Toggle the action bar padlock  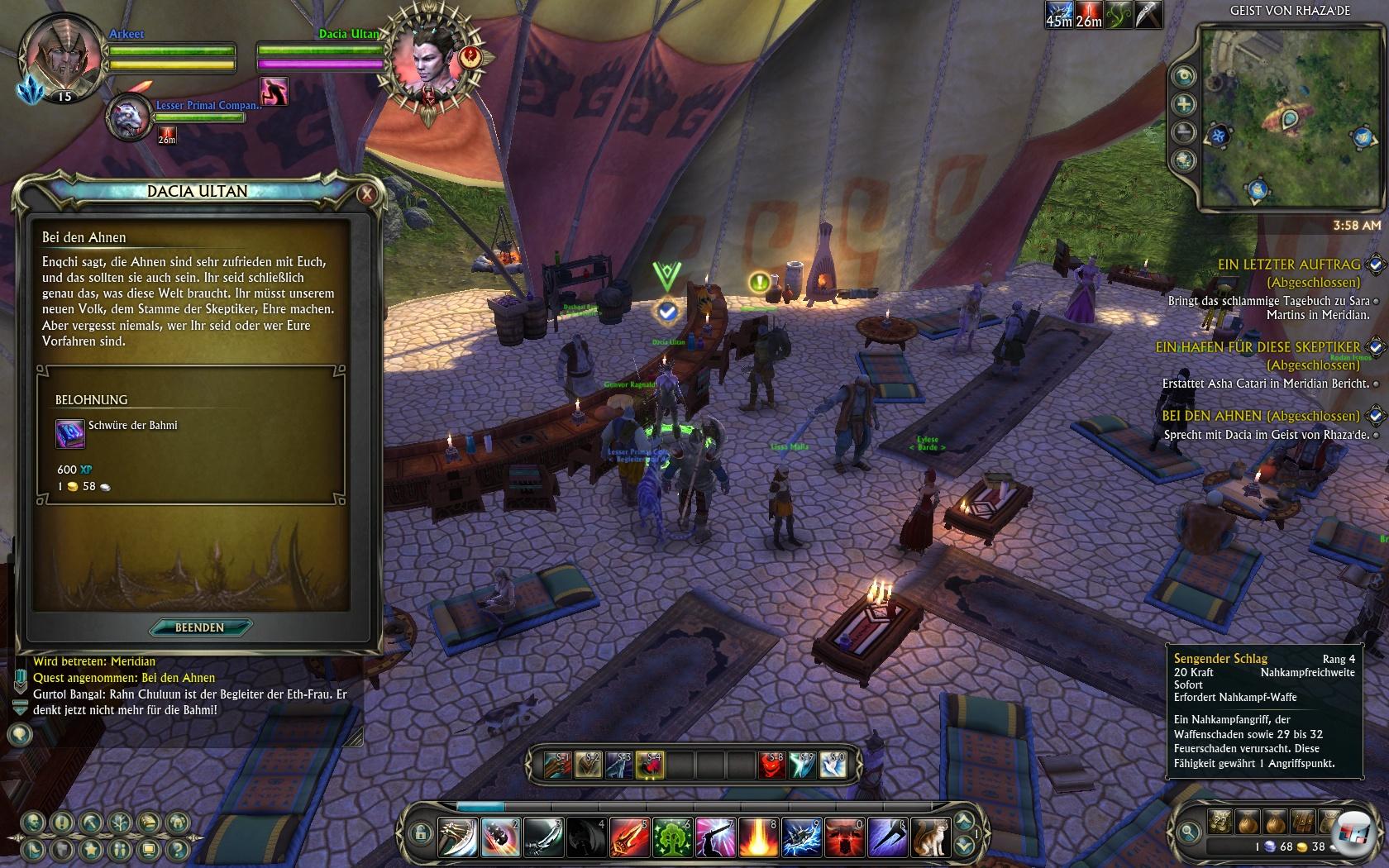[x=420, y=832]
